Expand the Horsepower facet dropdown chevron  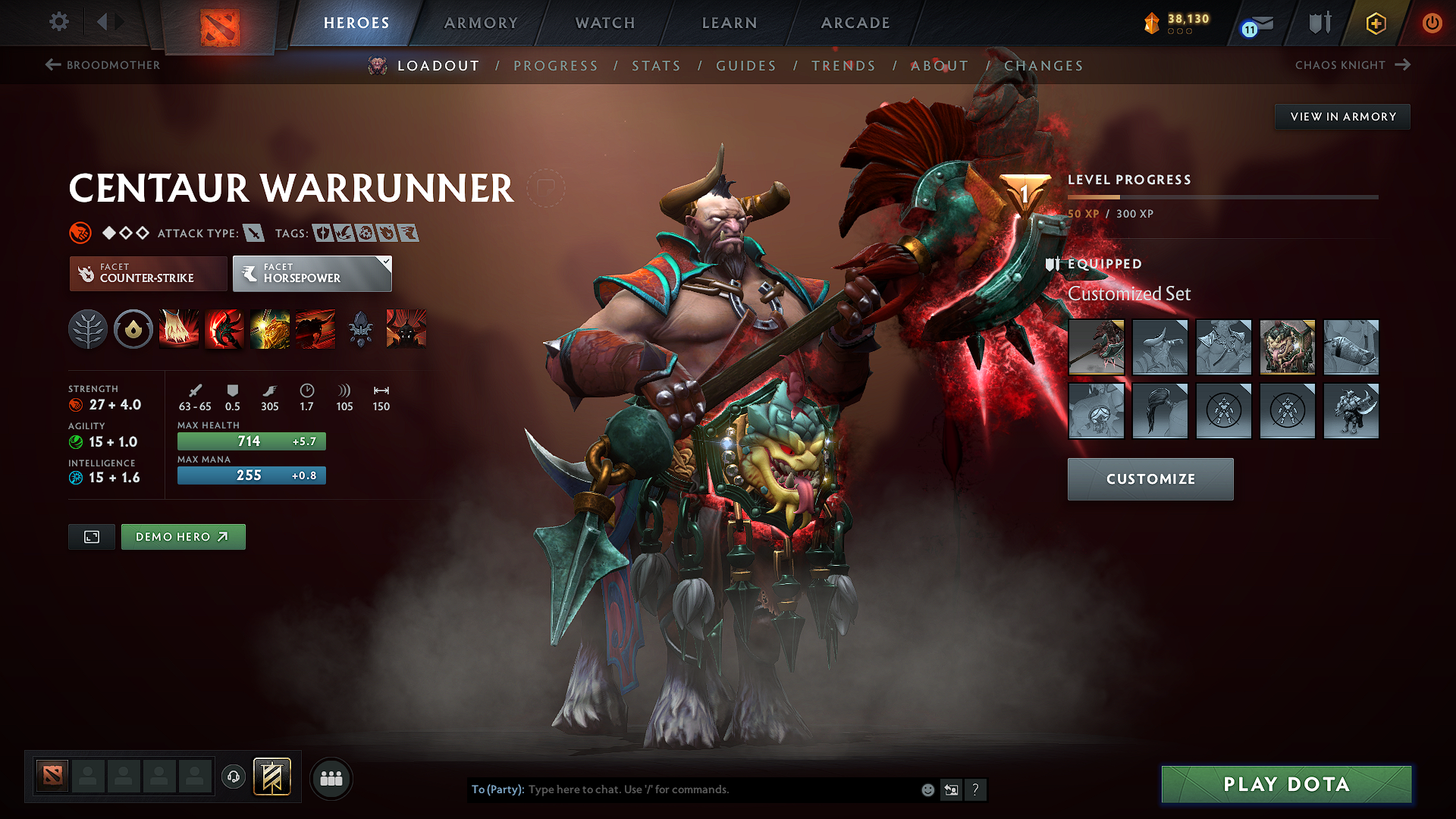point(387,263)
